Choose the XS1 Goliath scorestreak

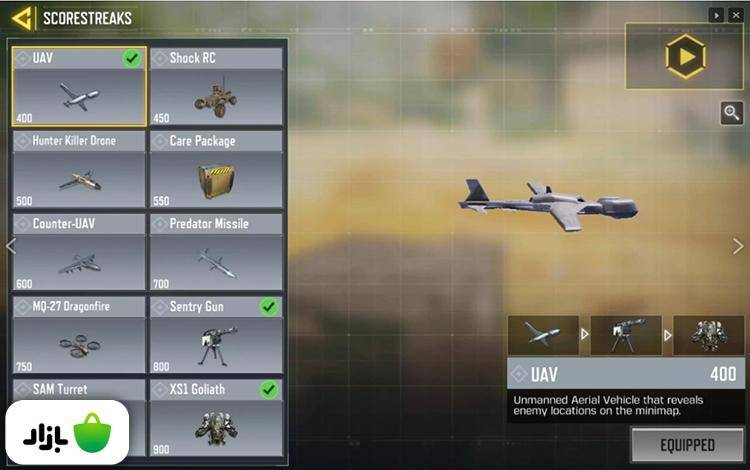(216, 418)
